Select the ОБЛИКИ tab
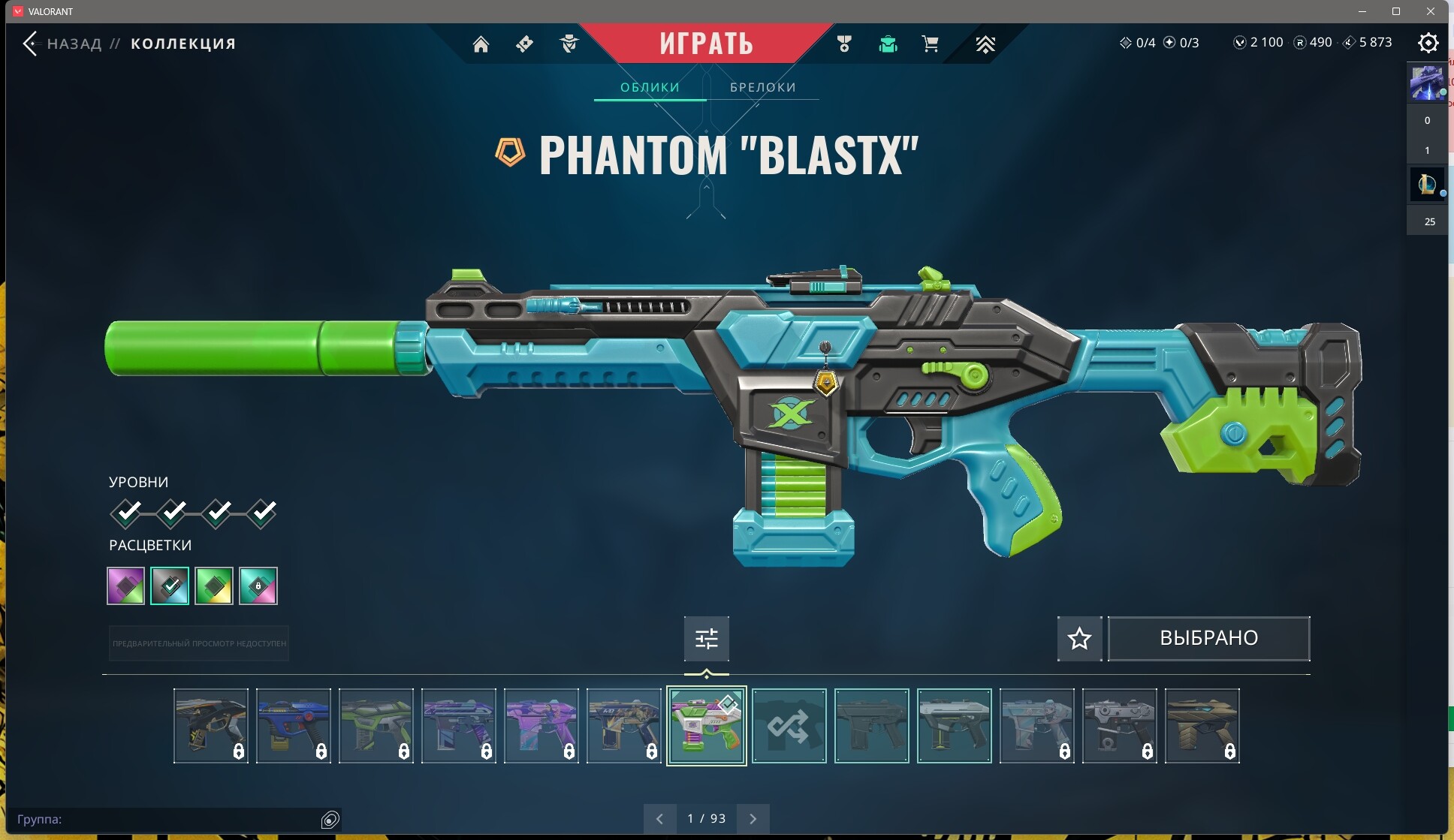1454x840 pixels. [650, 87]
